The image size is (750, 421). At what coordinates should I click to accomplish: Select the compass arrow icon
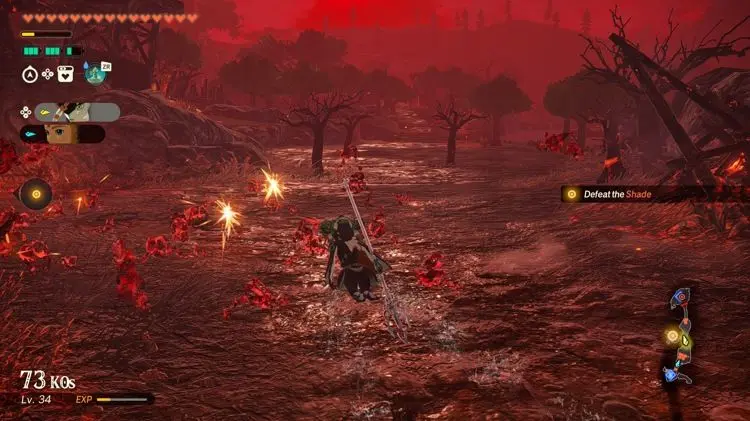pyautogui.click(x=30, y=73)
